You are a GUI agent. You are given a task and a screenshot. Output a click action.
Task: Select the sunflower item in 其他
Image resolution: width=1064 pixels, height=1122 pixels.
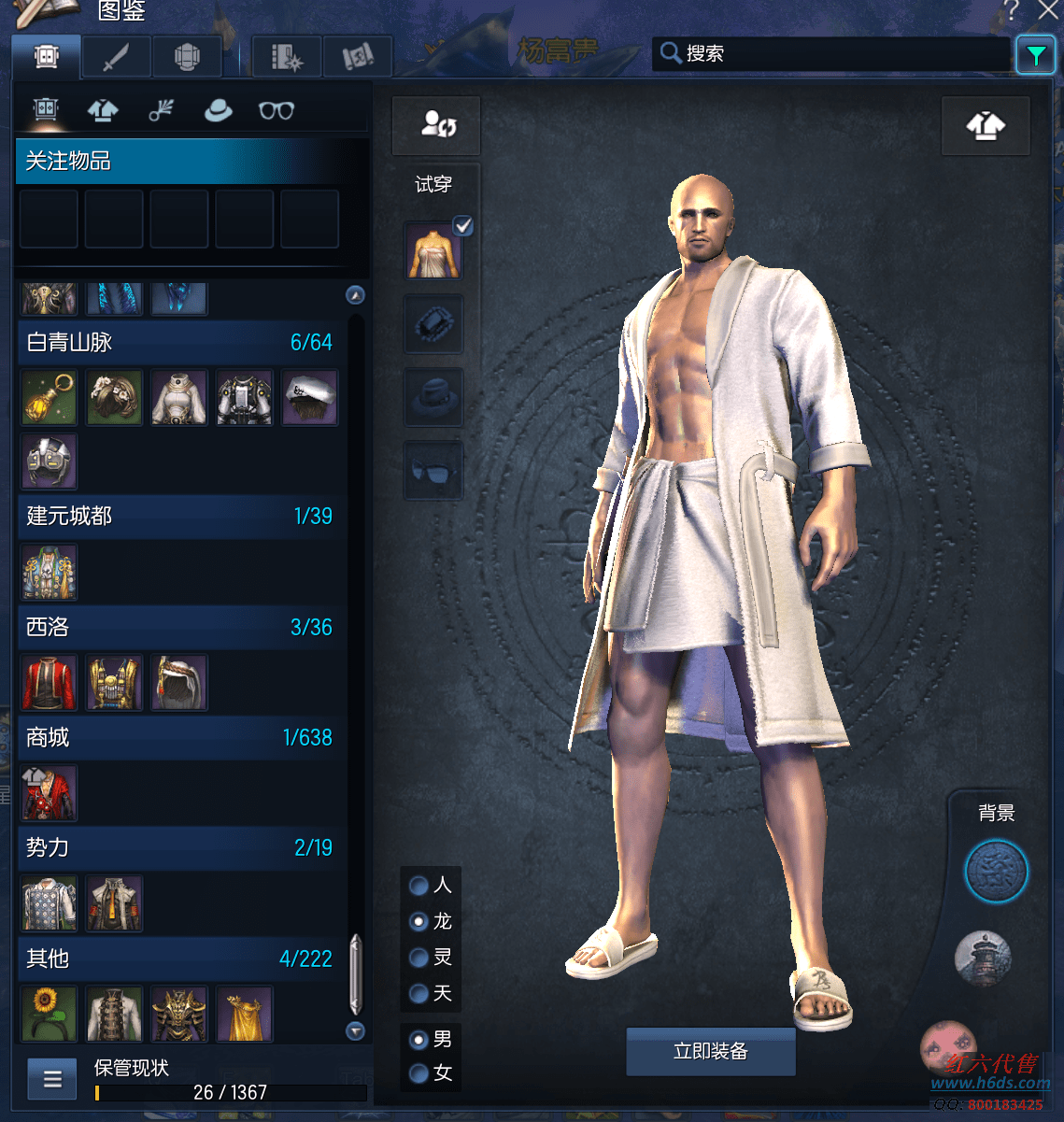point(49,1014)
